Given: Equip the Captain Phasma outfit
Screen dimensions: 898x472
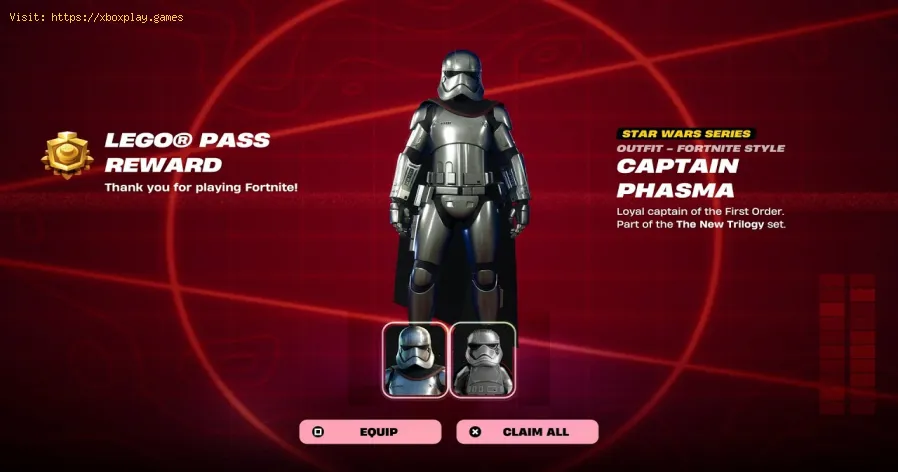Looking at the screenshot, I should click(x=370, y=432).
